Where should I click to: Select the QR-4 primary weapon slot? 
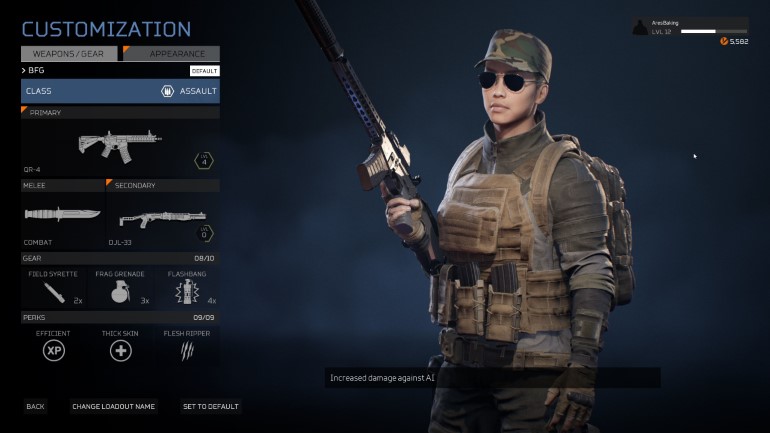120,146
